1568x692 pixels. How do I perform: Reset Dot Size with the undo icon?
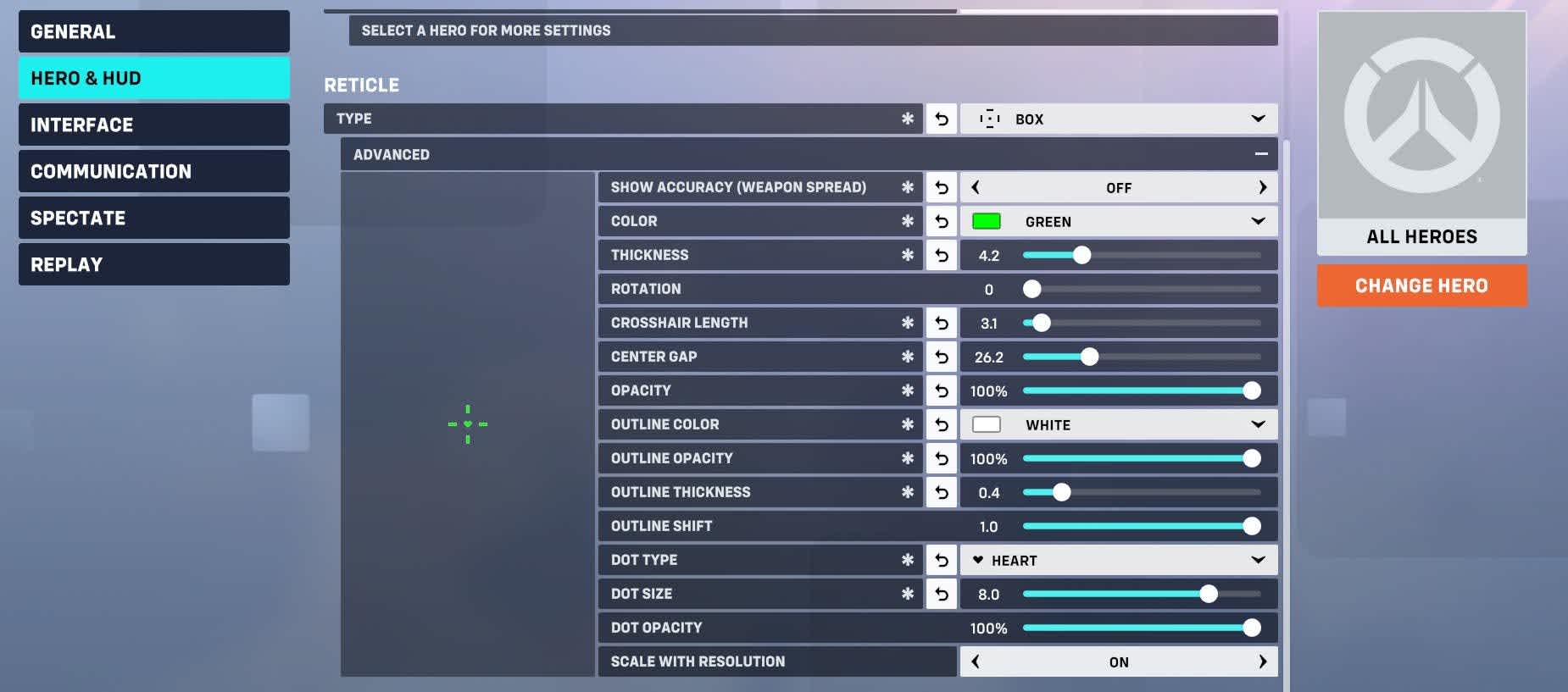[x=941, y=594]
